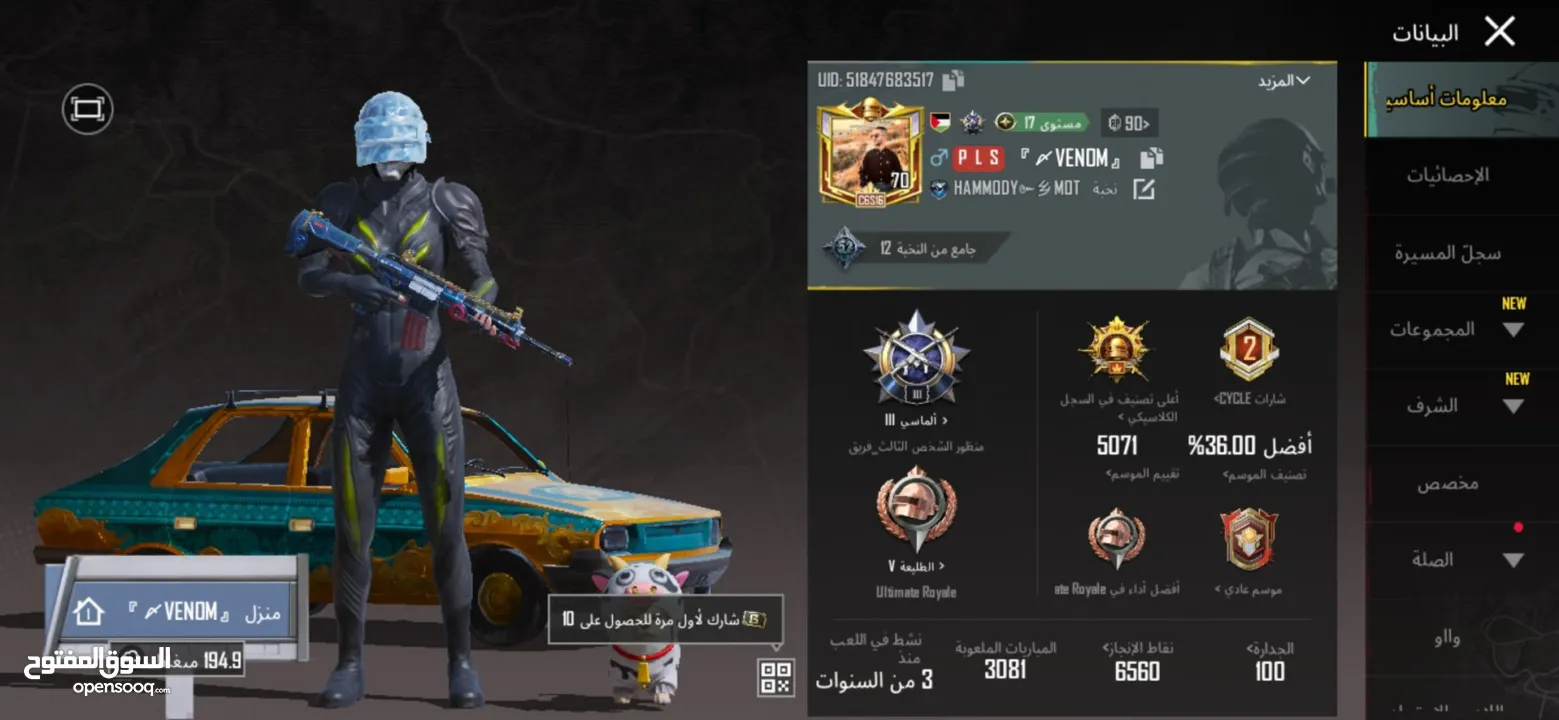Copy the UID using the copy icon
The width and height of the screenshot is (1559, 720).
tap(953, 79)
